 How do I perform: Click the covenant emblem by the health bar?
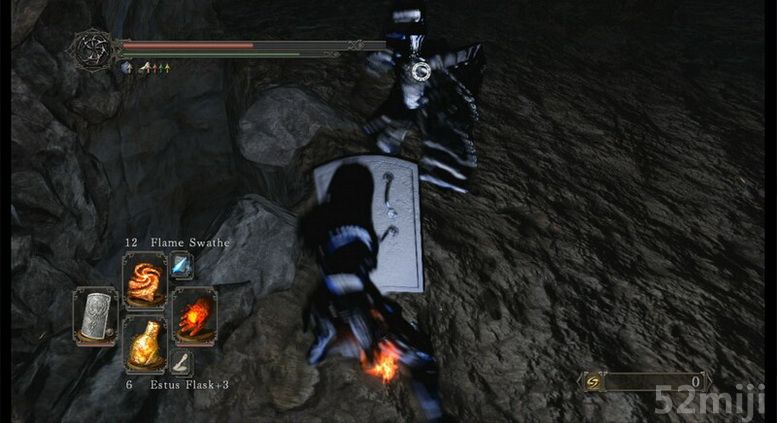pos(93,48)
